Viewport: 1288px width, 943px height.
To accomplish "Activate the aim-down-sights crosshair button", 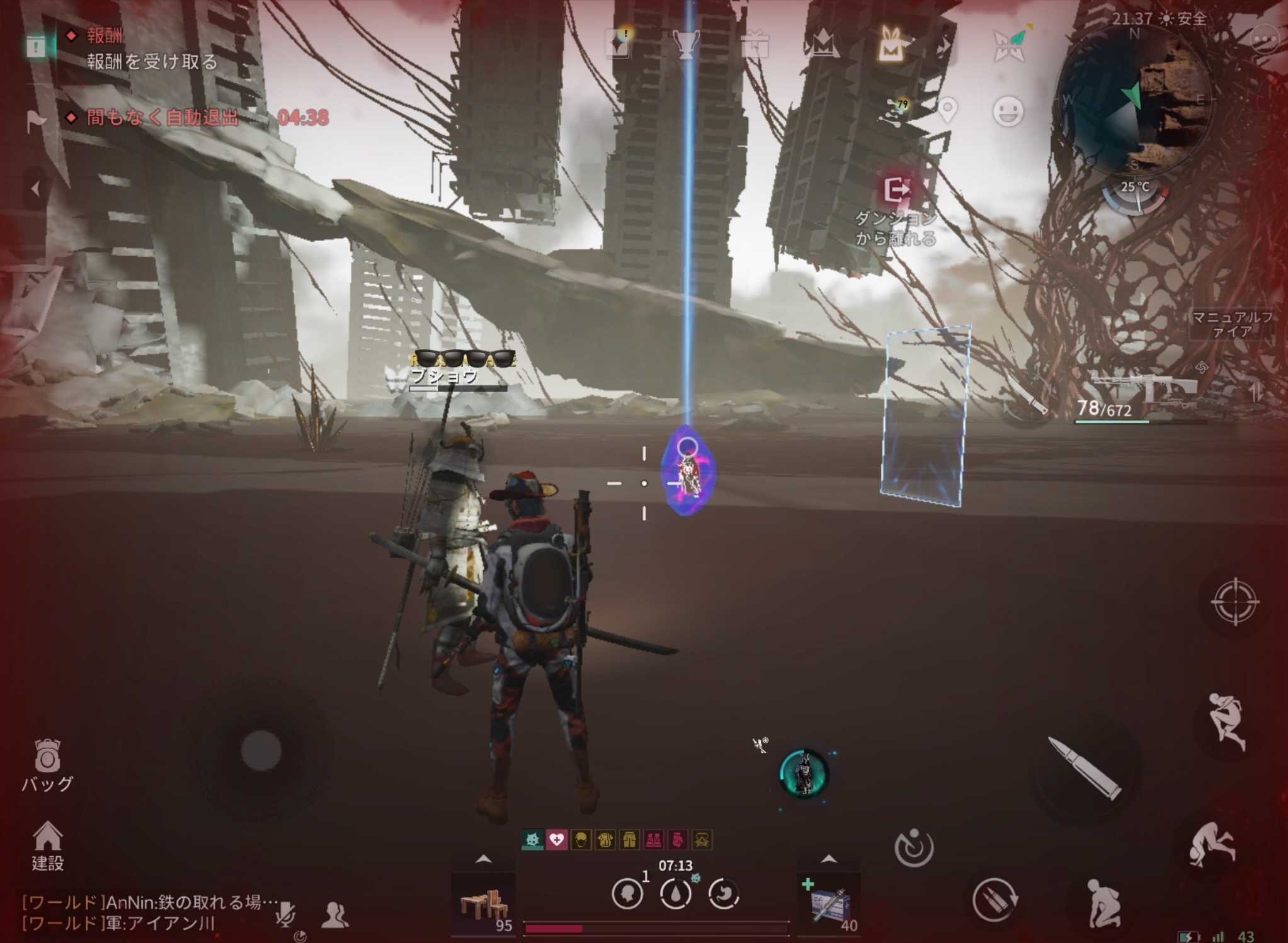I will [1234, 601].
